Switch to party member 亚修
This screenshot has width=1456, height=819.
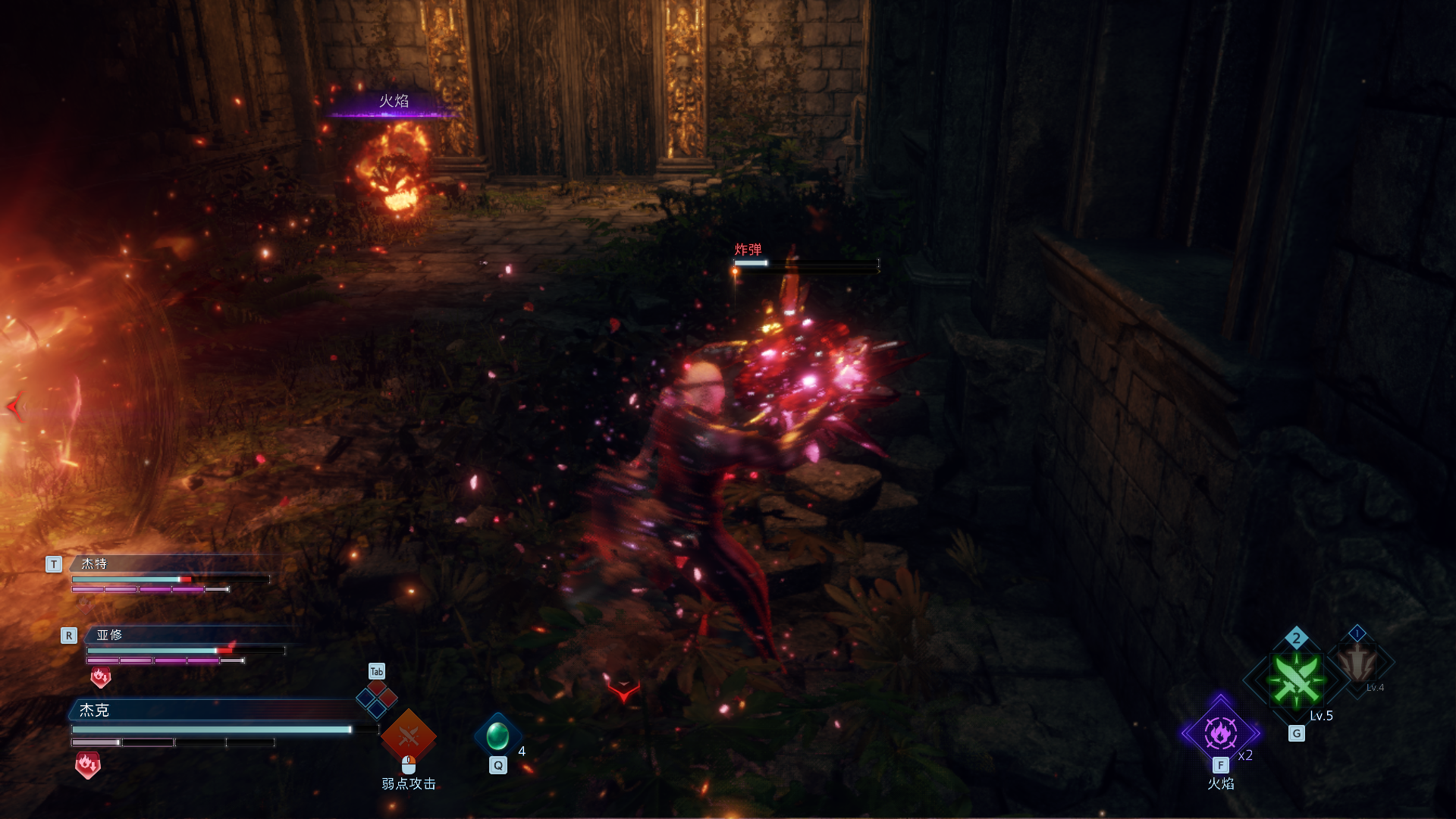[109, 635]
